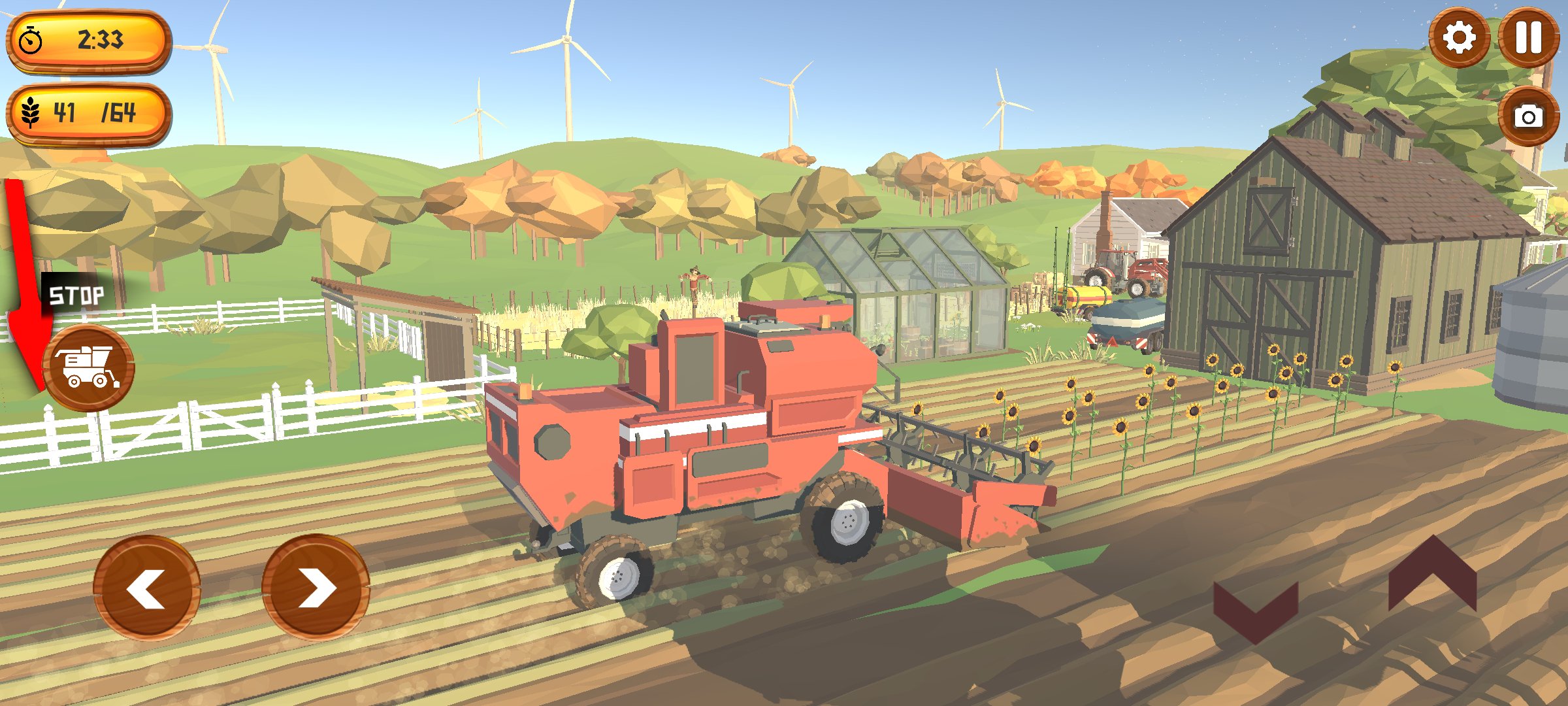Switch view with the camera button
1568x706 pixels.
[1528, 117]
